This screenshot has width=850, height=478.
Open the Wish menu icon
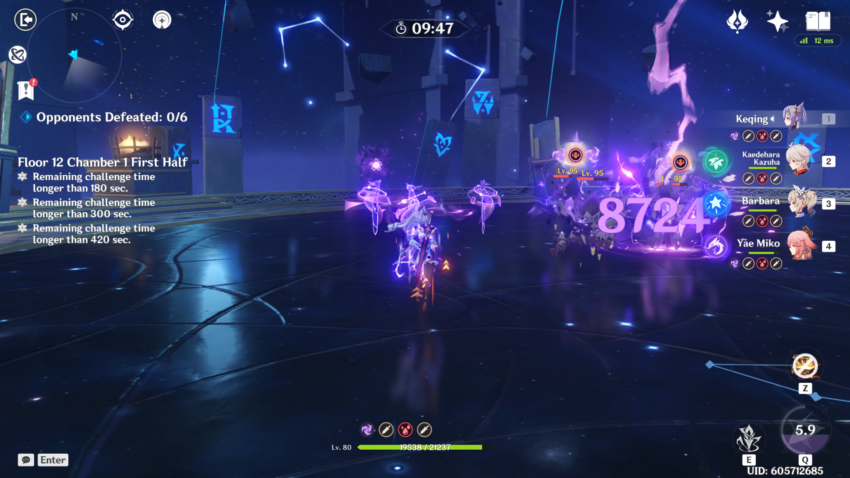(738, 21)
